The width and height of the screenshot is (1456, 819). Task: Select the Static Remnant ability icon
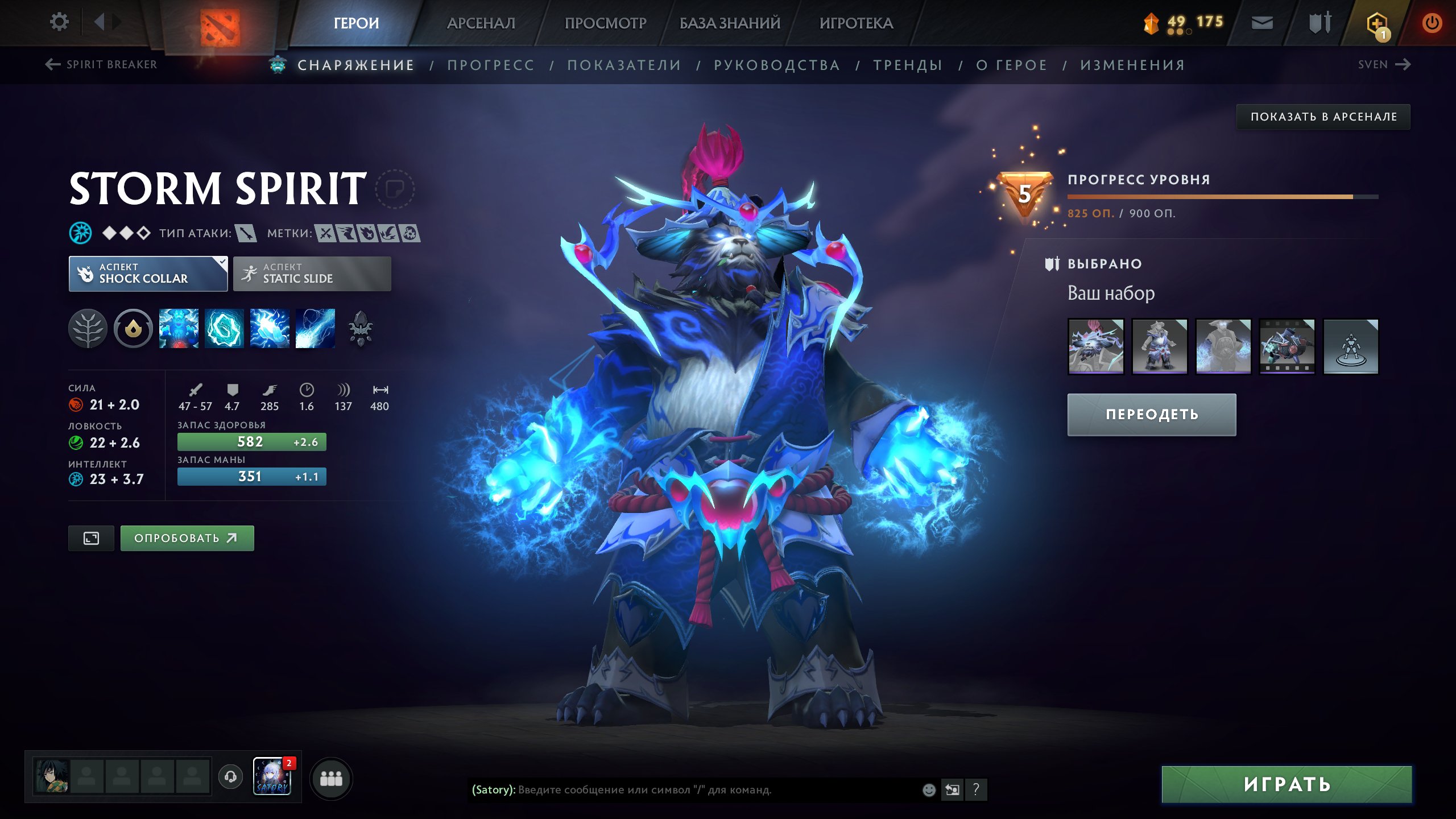[x=178, y=328]
